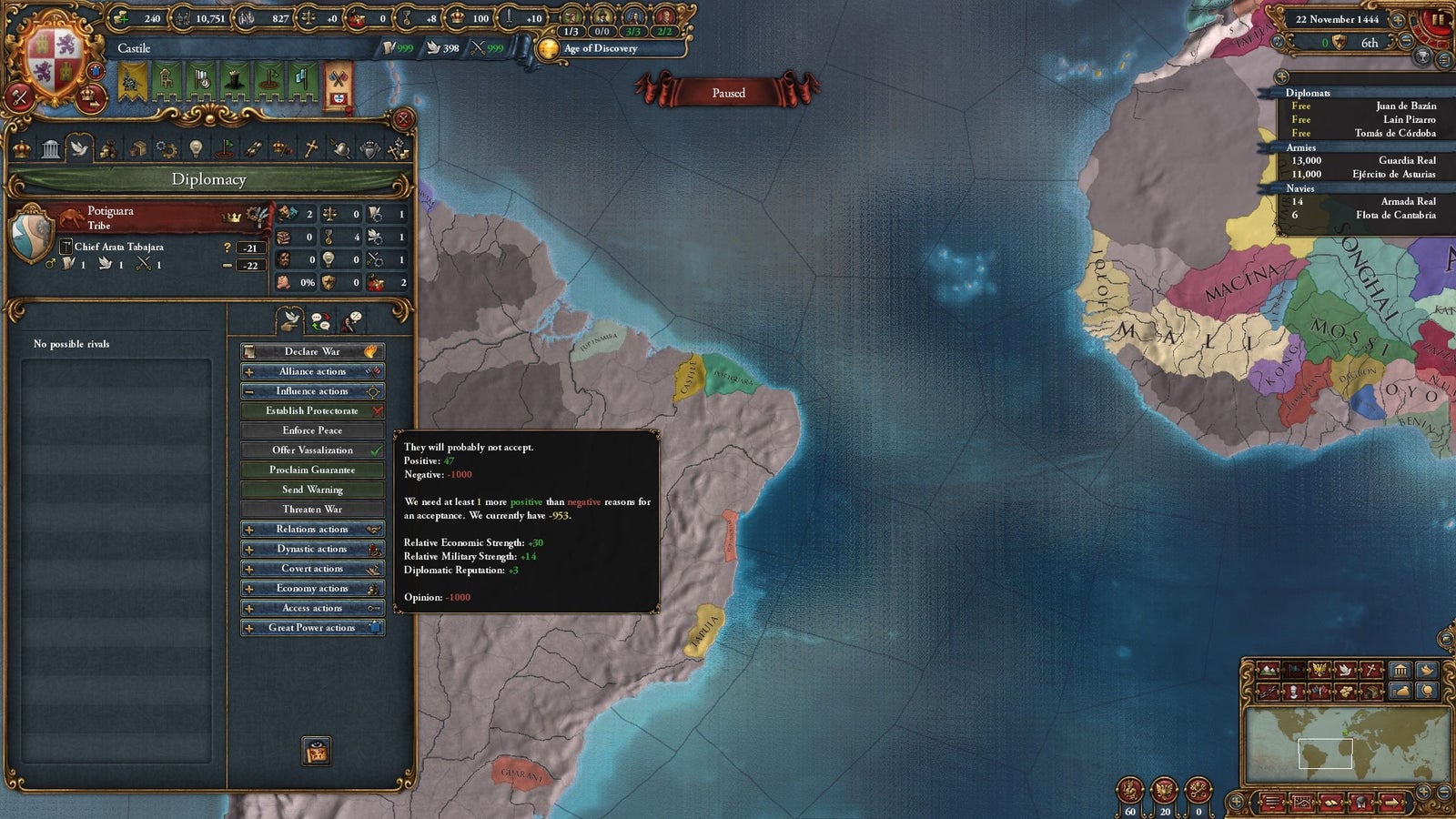This screenshot has width=1456, height=819.
Task: Open the Technology gear panel
Action: click(167, 150)
